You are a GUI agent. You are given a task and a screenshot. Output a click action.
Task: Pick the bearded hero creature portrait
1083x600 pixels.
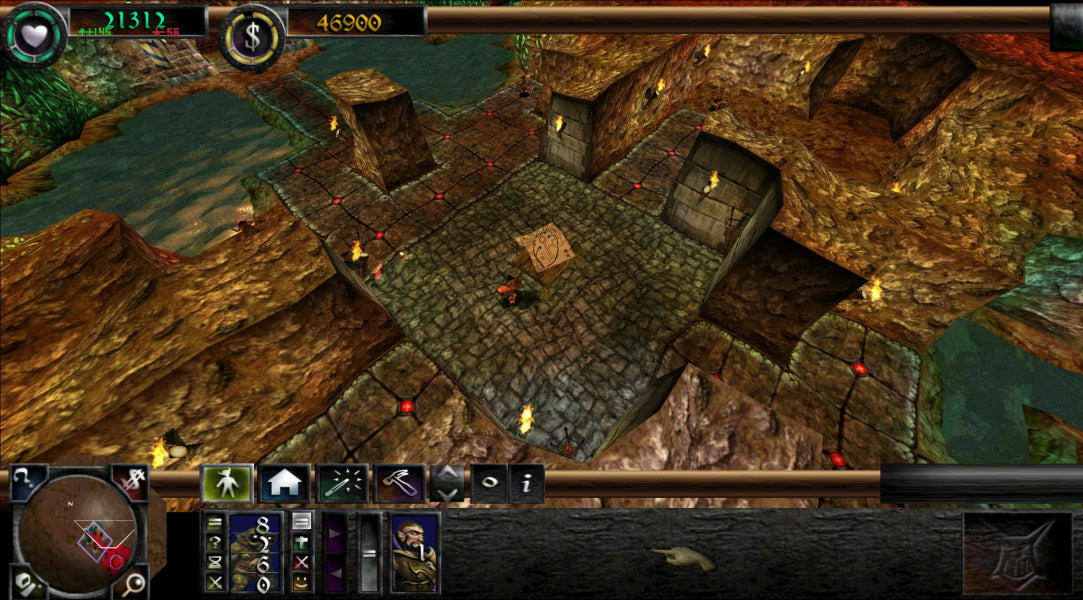click(414, 552)
